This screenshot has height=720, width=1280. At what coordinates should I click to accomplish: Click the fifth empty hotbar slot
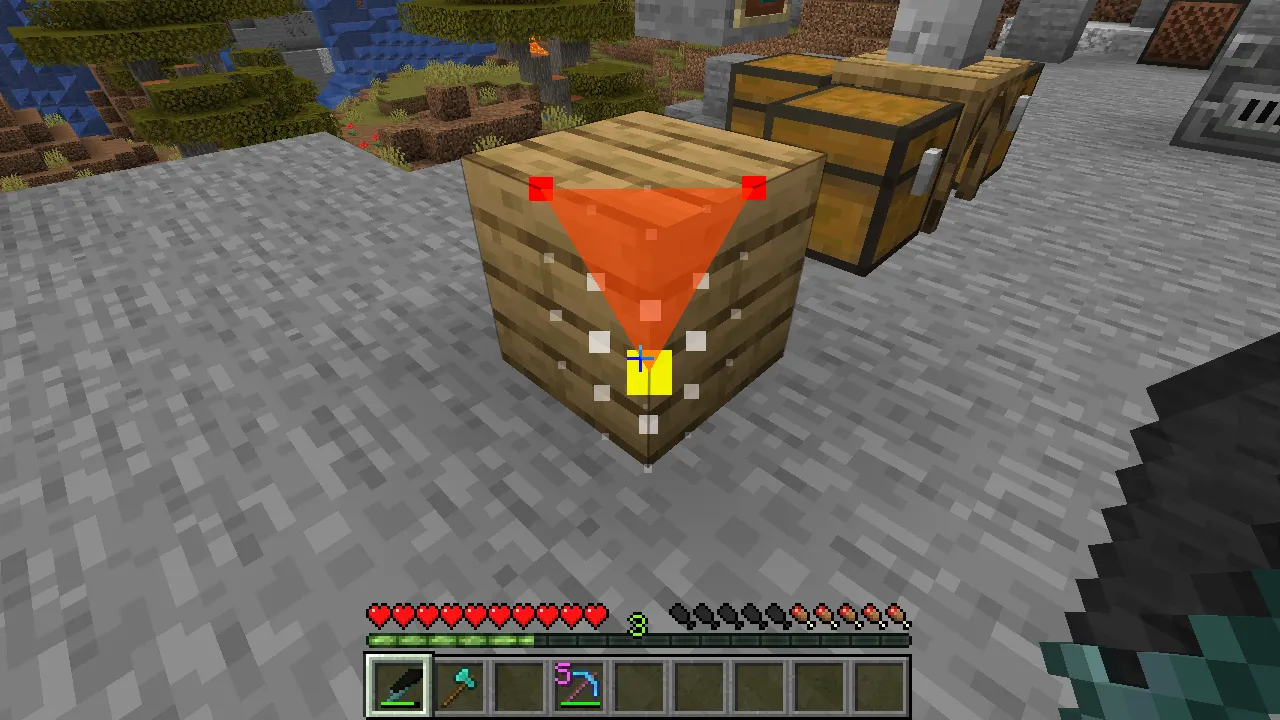[638, 684]
